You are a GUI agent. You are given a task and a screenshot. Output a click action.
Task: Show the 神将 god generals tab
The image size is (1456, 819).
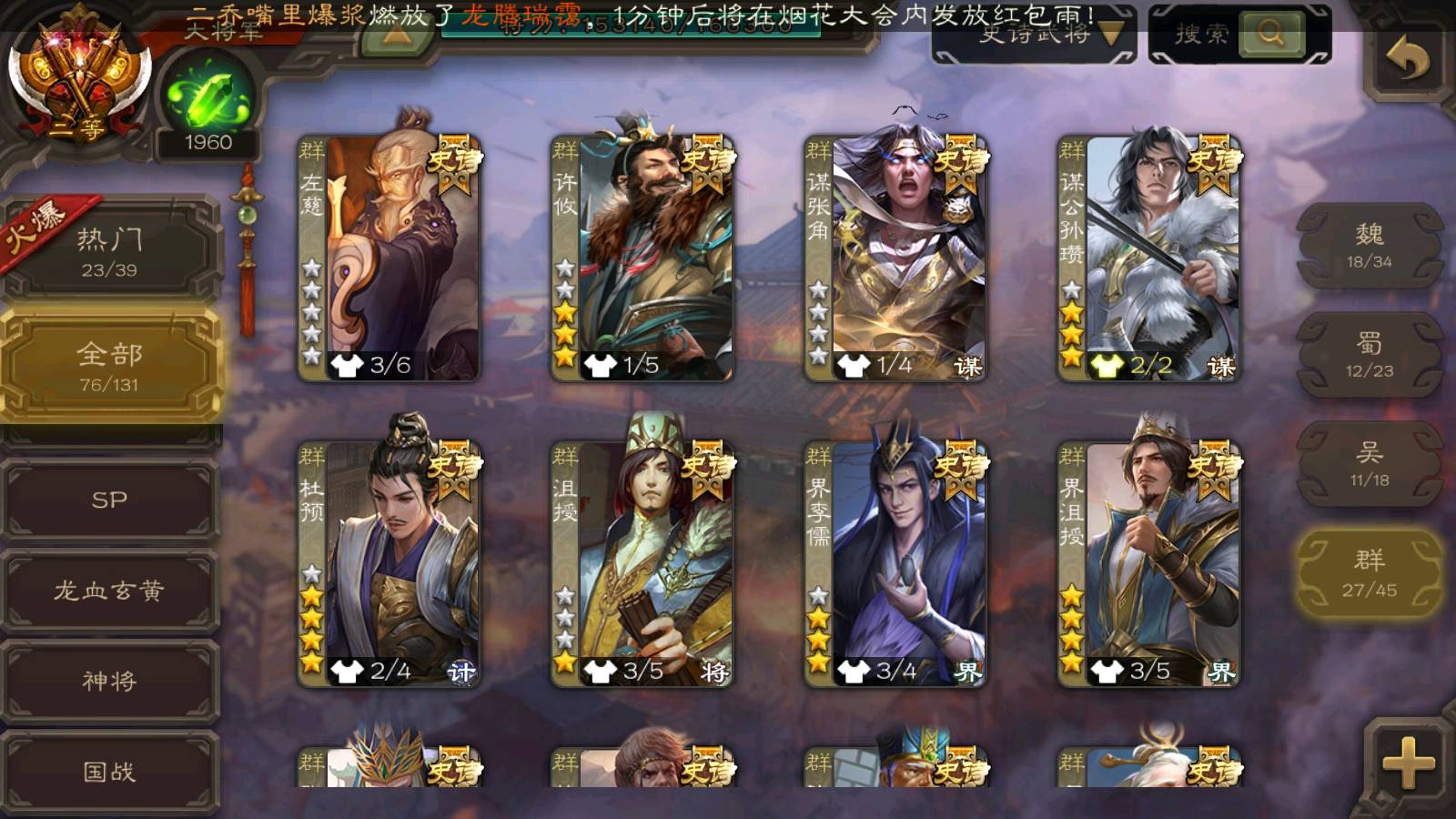pyautogui.click(x=109, y=681)
